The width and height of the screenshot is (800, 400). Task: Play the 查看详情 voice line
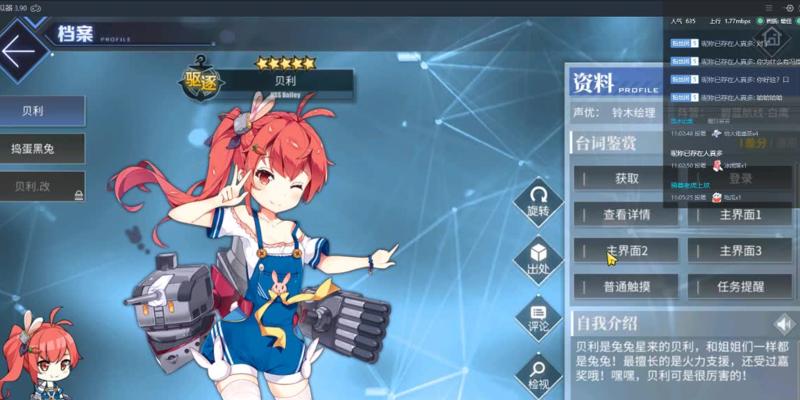tap(625, 214)
